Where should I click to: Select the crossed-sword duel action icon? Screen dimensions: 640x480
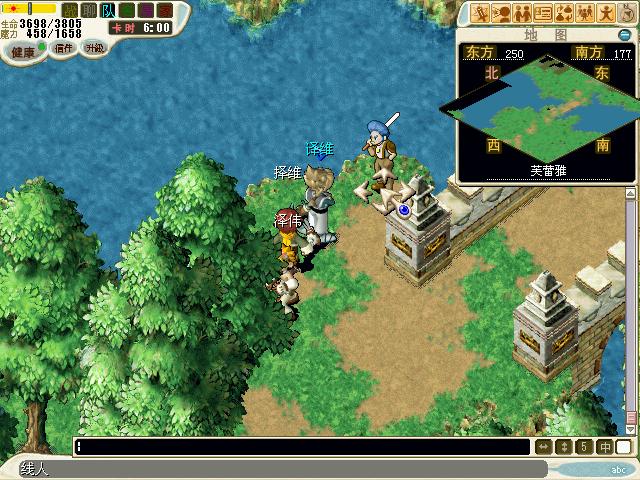point(481,13)
